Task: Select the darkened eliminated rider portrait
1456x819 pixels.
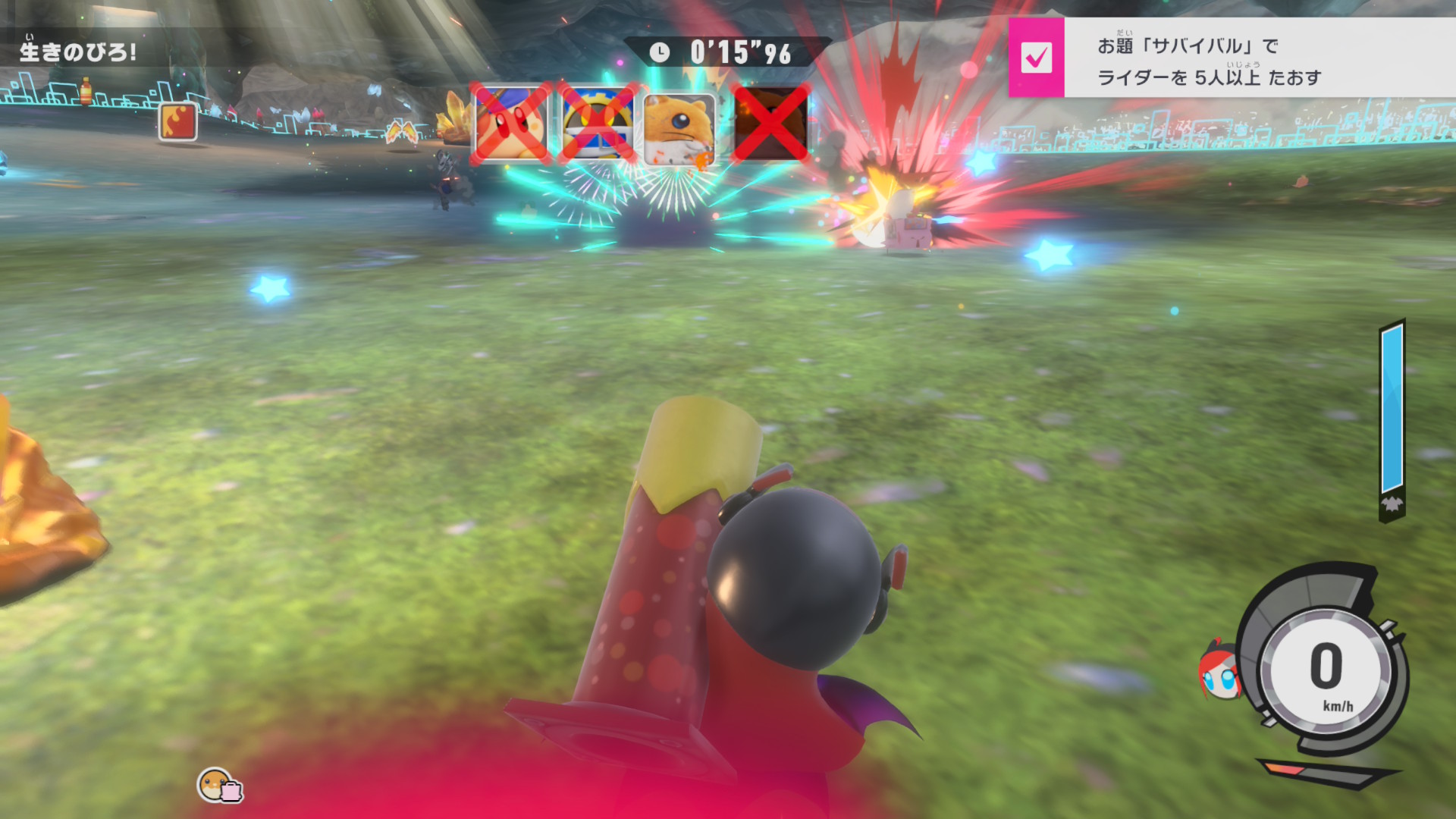Action: point(770,124)
